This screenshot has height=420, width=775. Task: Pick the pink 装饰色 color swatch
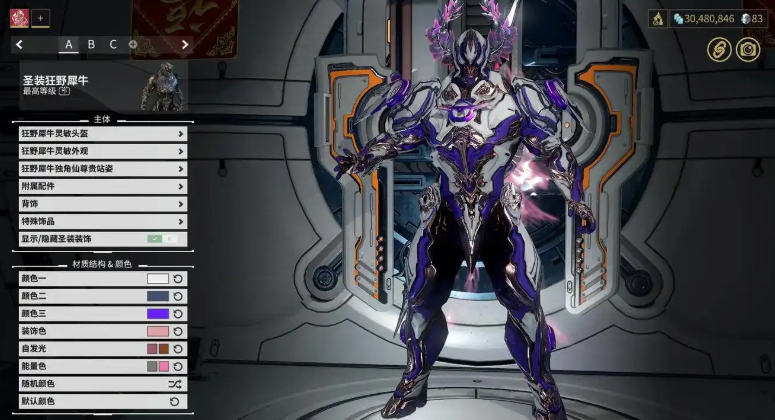coord(158,331)
